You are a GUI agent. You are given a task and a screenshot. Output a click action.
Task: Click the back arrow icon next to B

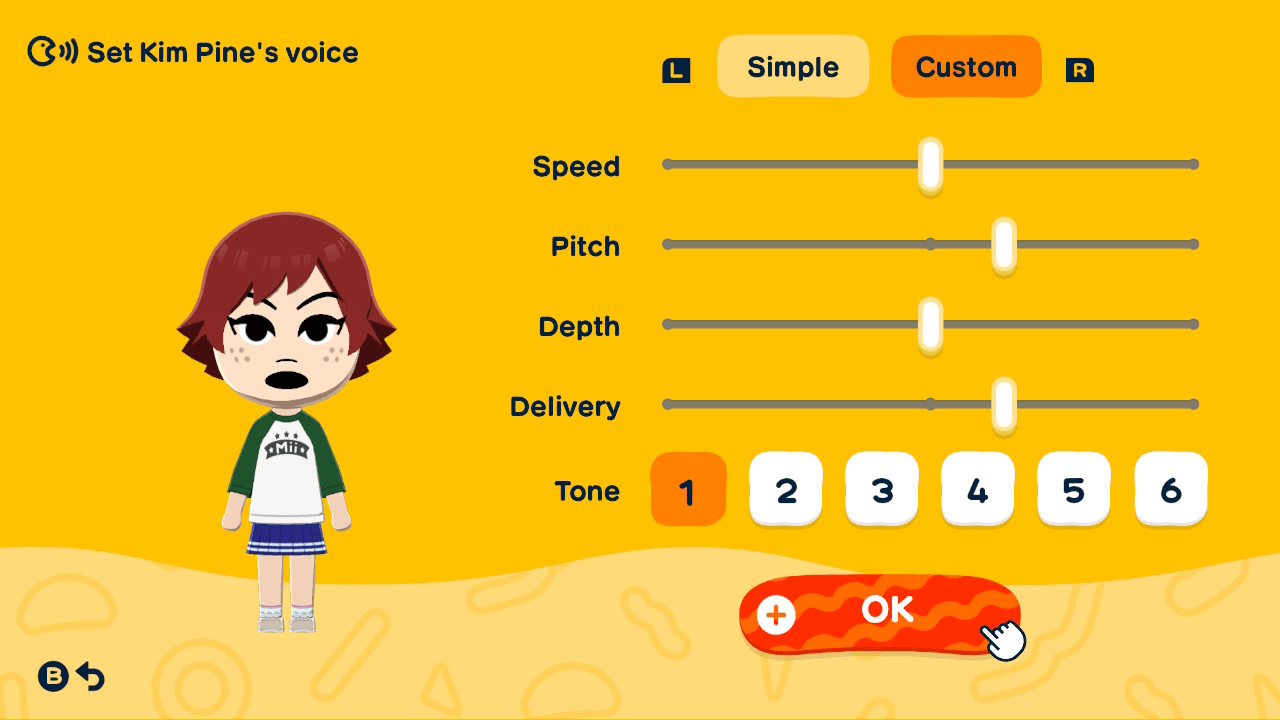tap(91, 677)
